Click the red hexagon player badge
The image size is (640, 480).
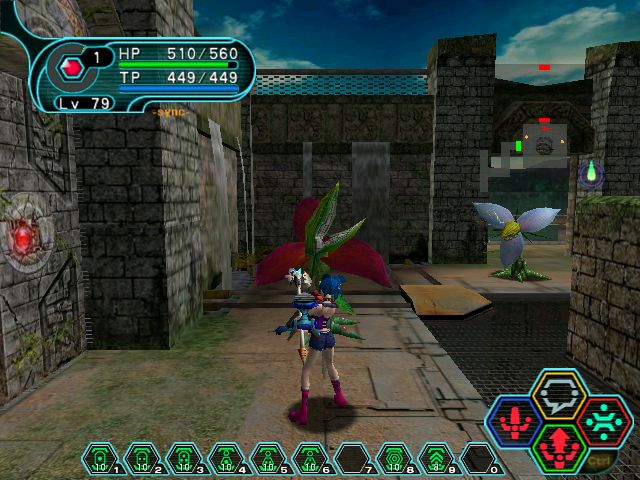point(71,67)
